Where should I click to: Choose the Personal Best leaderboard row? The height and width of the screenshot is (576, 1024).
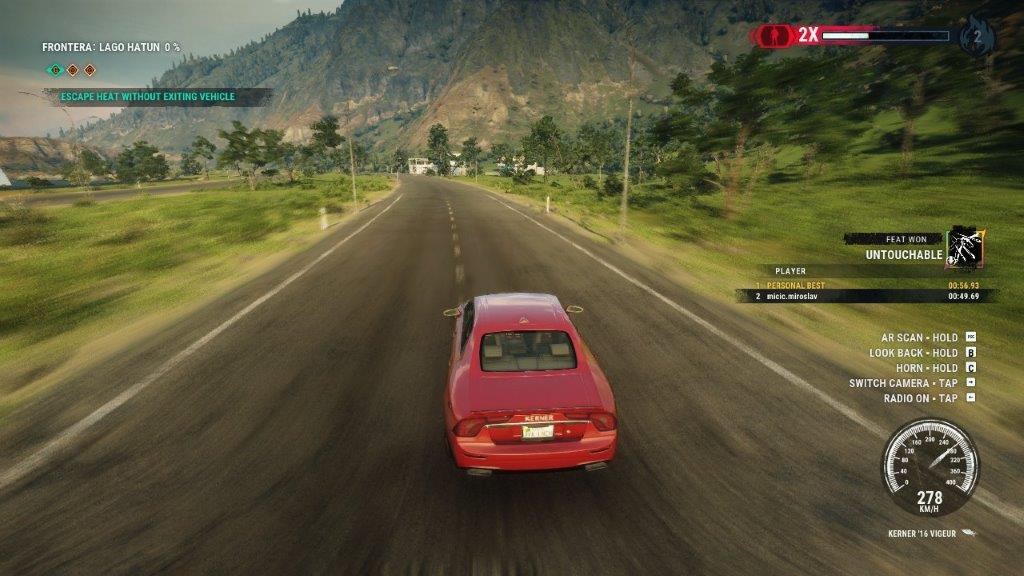[x=866, y=284]
